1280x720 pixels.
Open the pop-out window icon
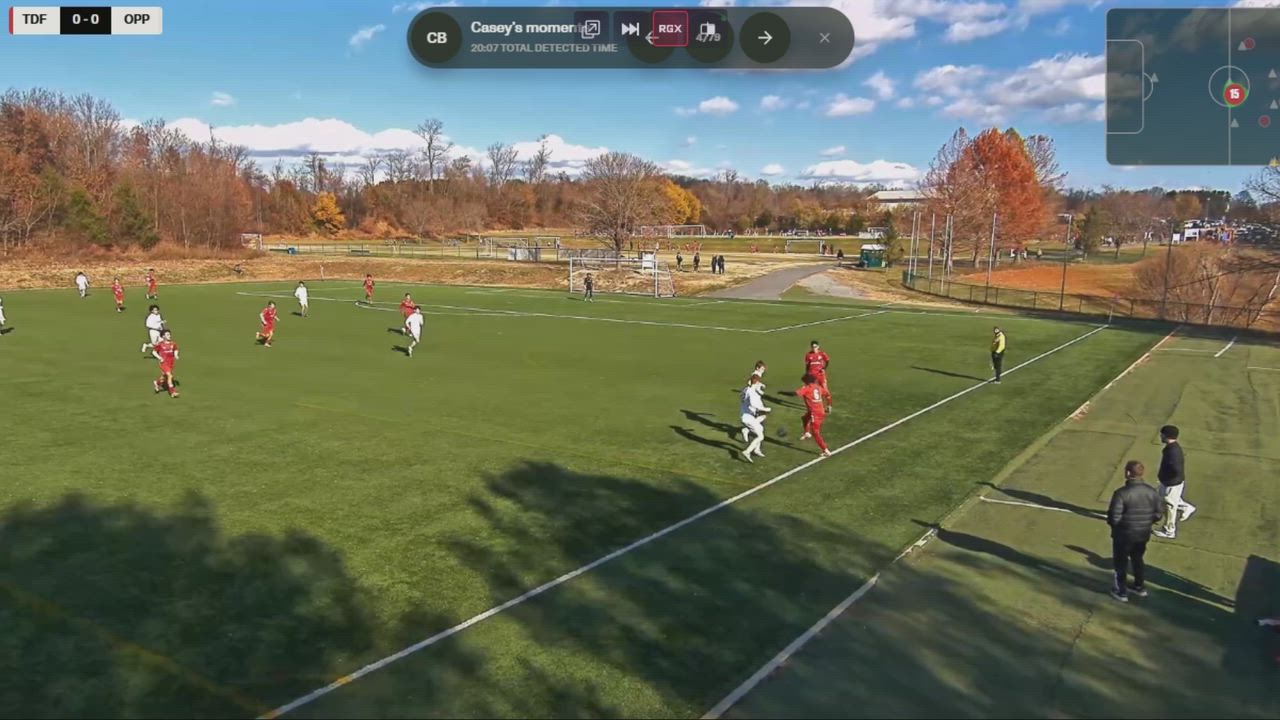[591, 29]
